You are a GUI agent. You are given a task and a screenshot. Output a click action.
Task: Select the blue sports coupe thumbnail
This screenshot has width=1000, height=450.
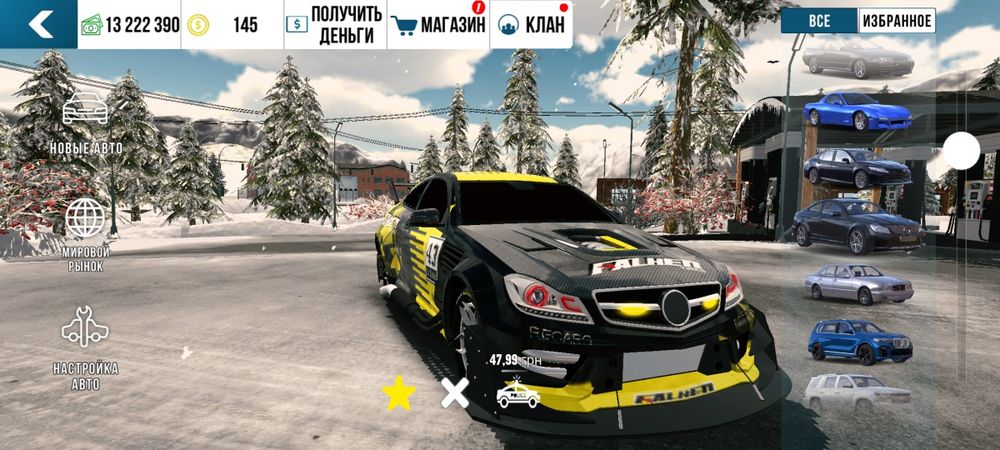click(856, 110)
